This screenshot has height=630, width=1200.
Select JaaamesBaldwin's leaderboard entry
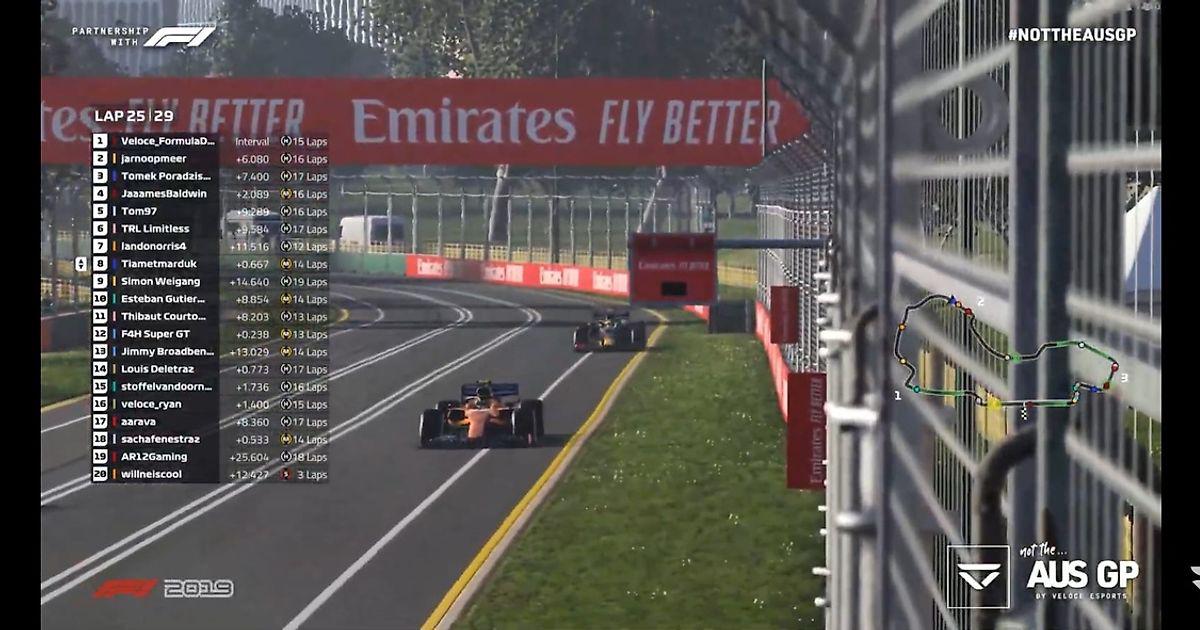click(164, 194)
